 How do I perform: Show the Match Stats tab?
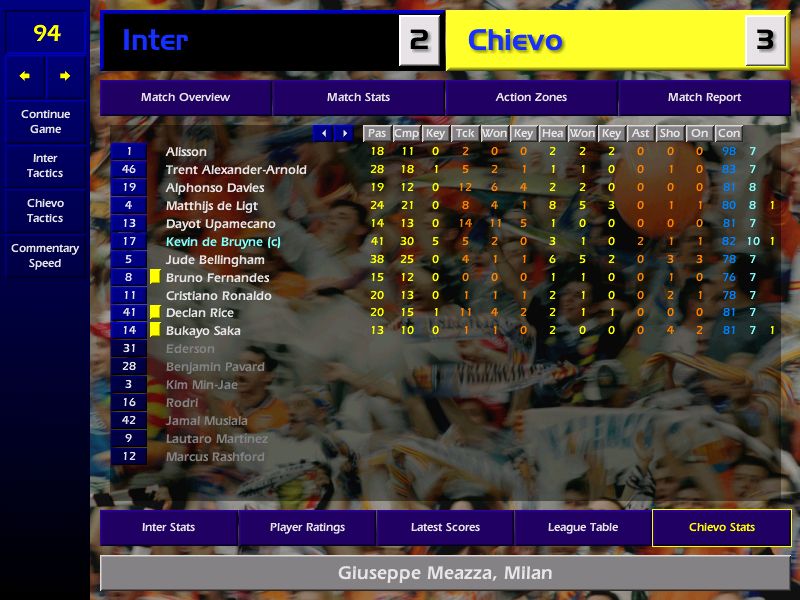pyautogui.click(x=358, y=98)
